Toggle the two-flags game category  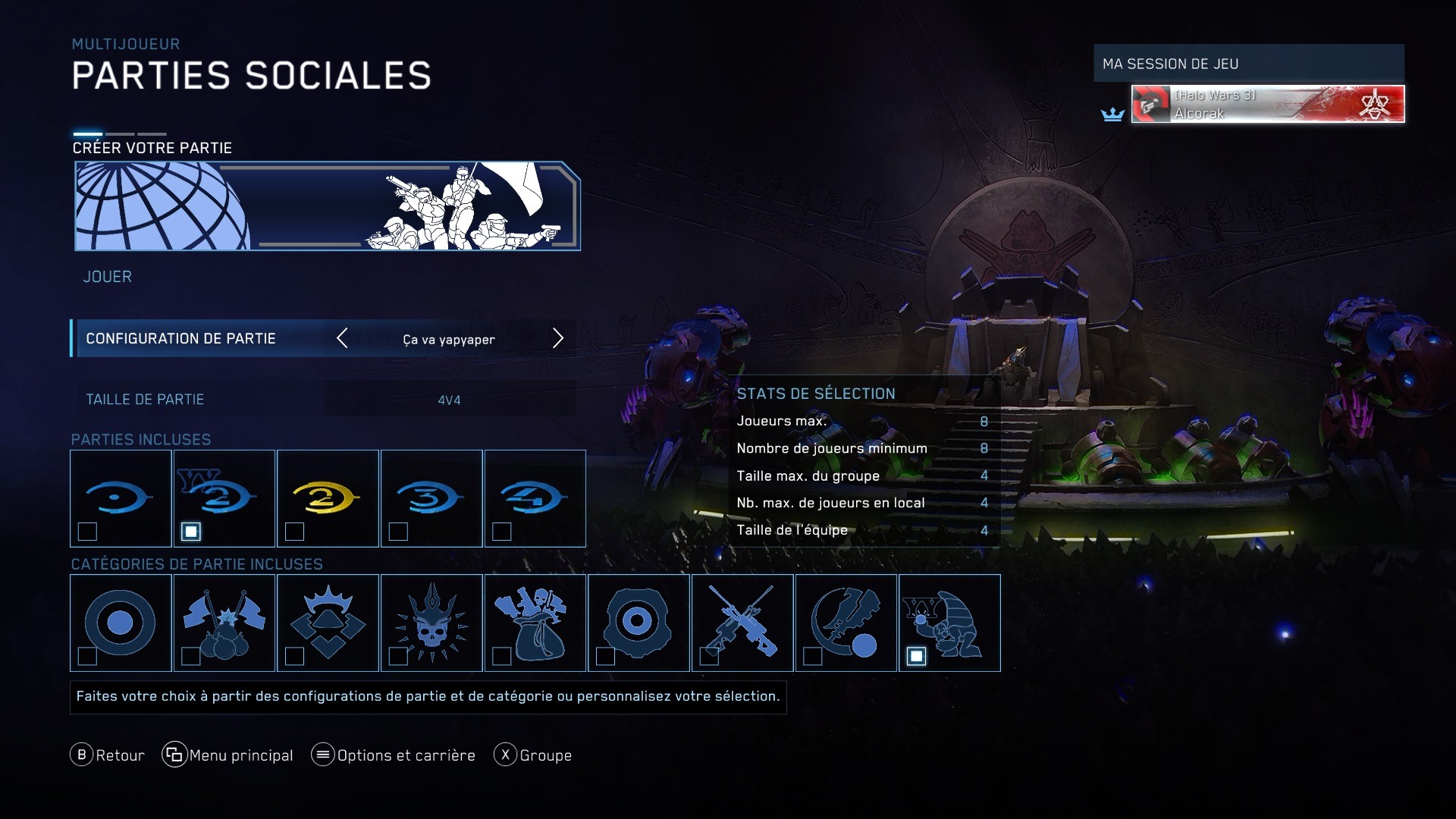[x=224, y=623]
